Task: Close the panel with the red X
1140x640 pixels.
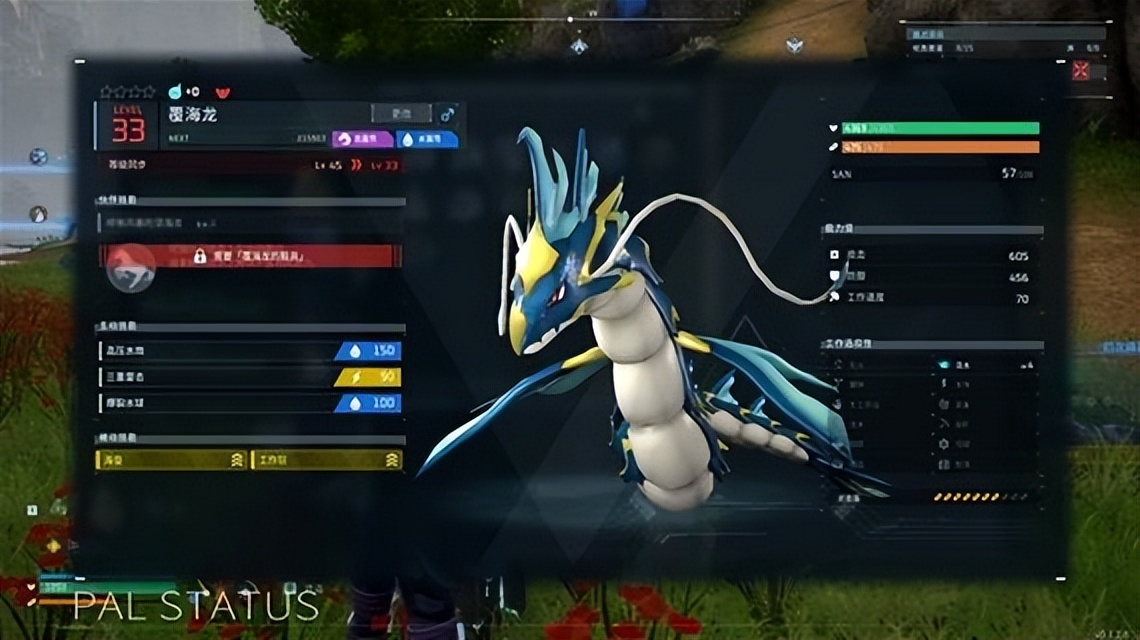Action: (1081, 71)
